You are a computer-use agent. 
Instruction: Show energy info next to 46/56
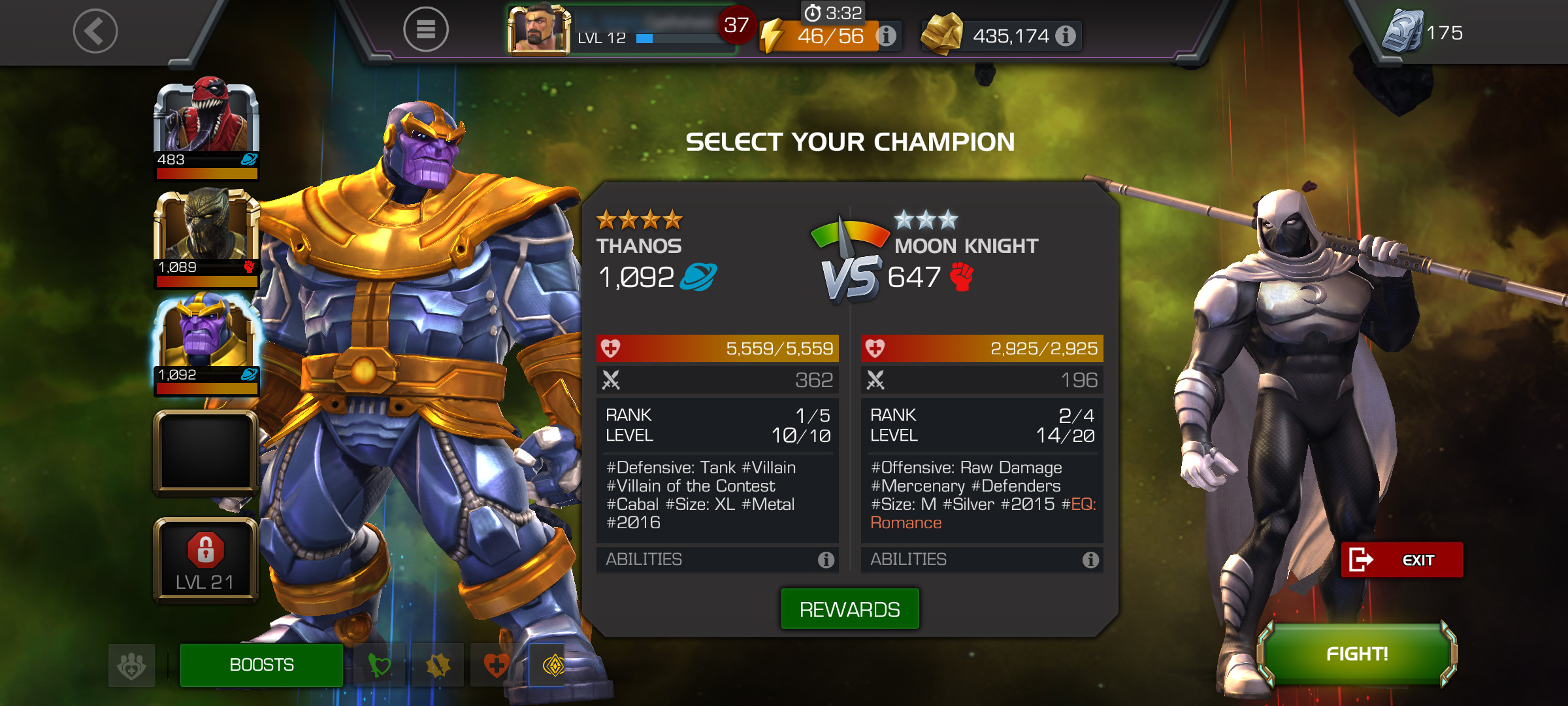pyautogui.click(x=886, y=36)
